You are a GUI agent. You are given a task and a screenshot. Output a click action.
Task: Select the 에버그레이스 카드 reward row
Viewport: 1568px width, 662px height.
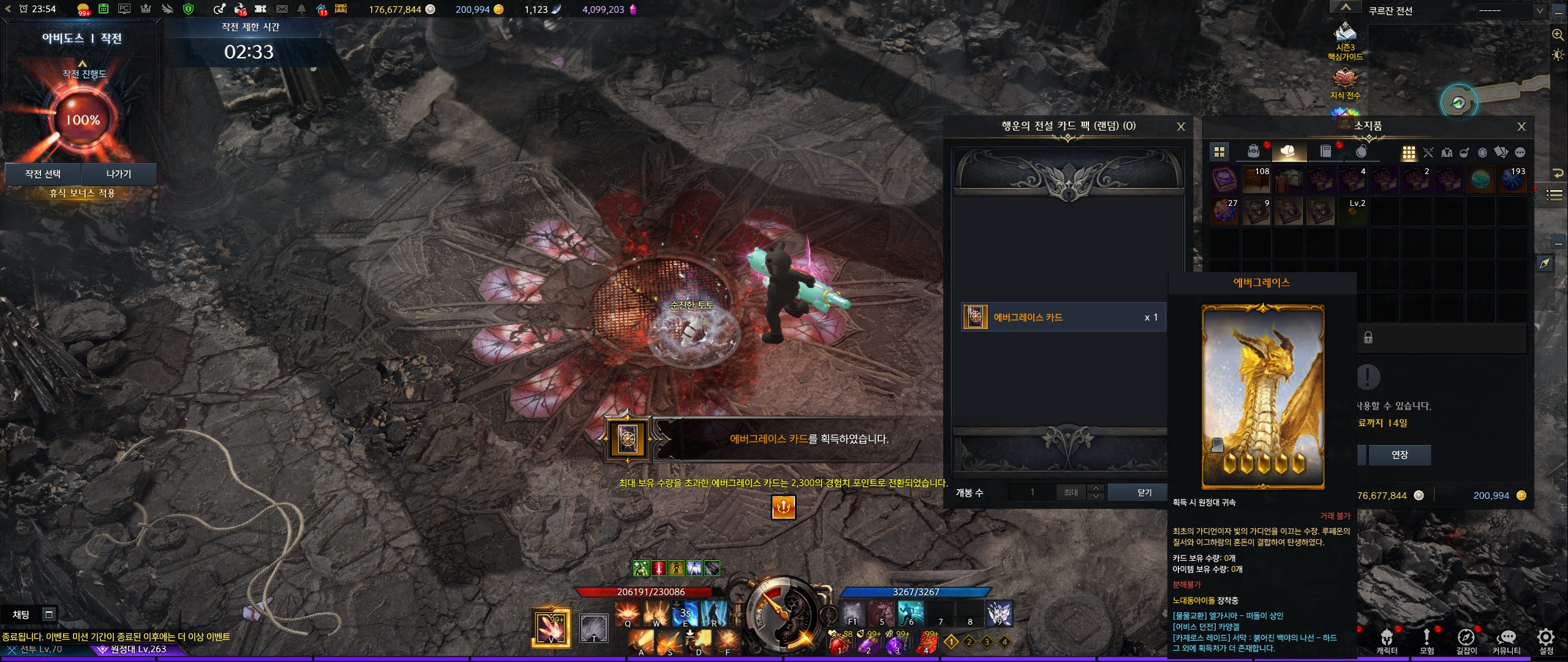[x=1063, y=318]
